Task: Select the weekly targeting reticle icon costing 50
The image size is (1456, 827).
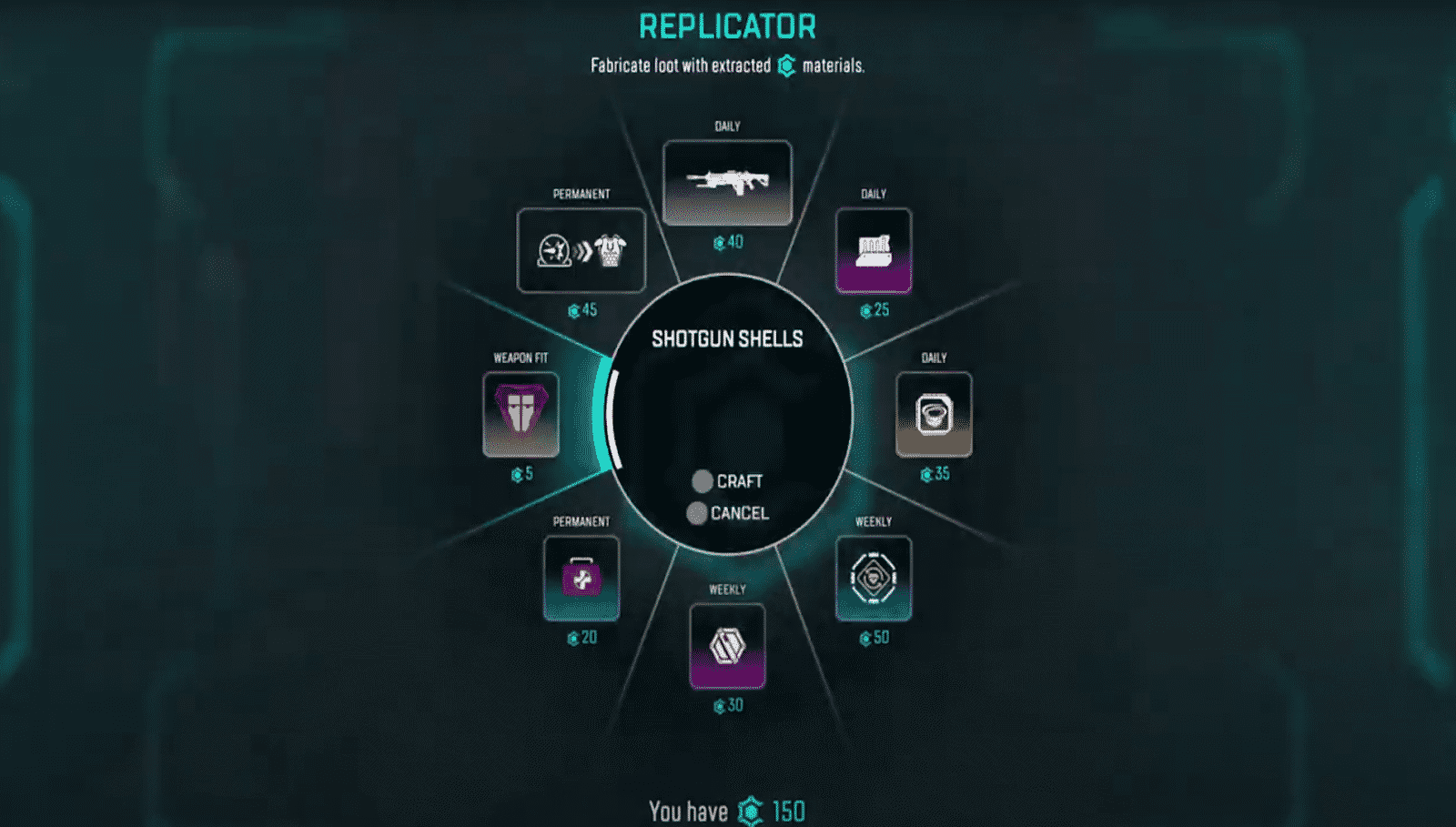Action: click(872, 577)
